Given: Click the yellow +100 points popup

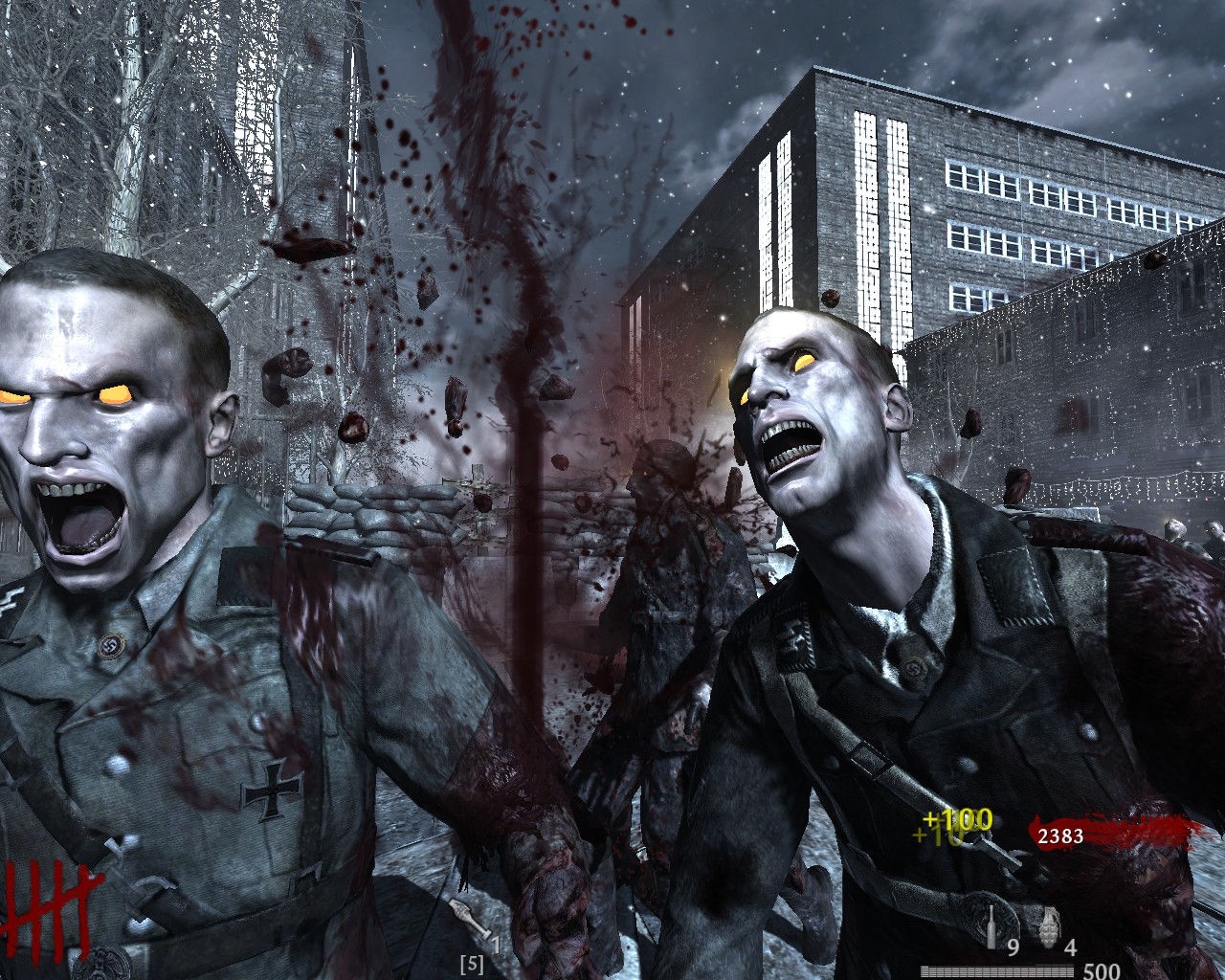Looking at the screenshot, I should tap(958, 820).
